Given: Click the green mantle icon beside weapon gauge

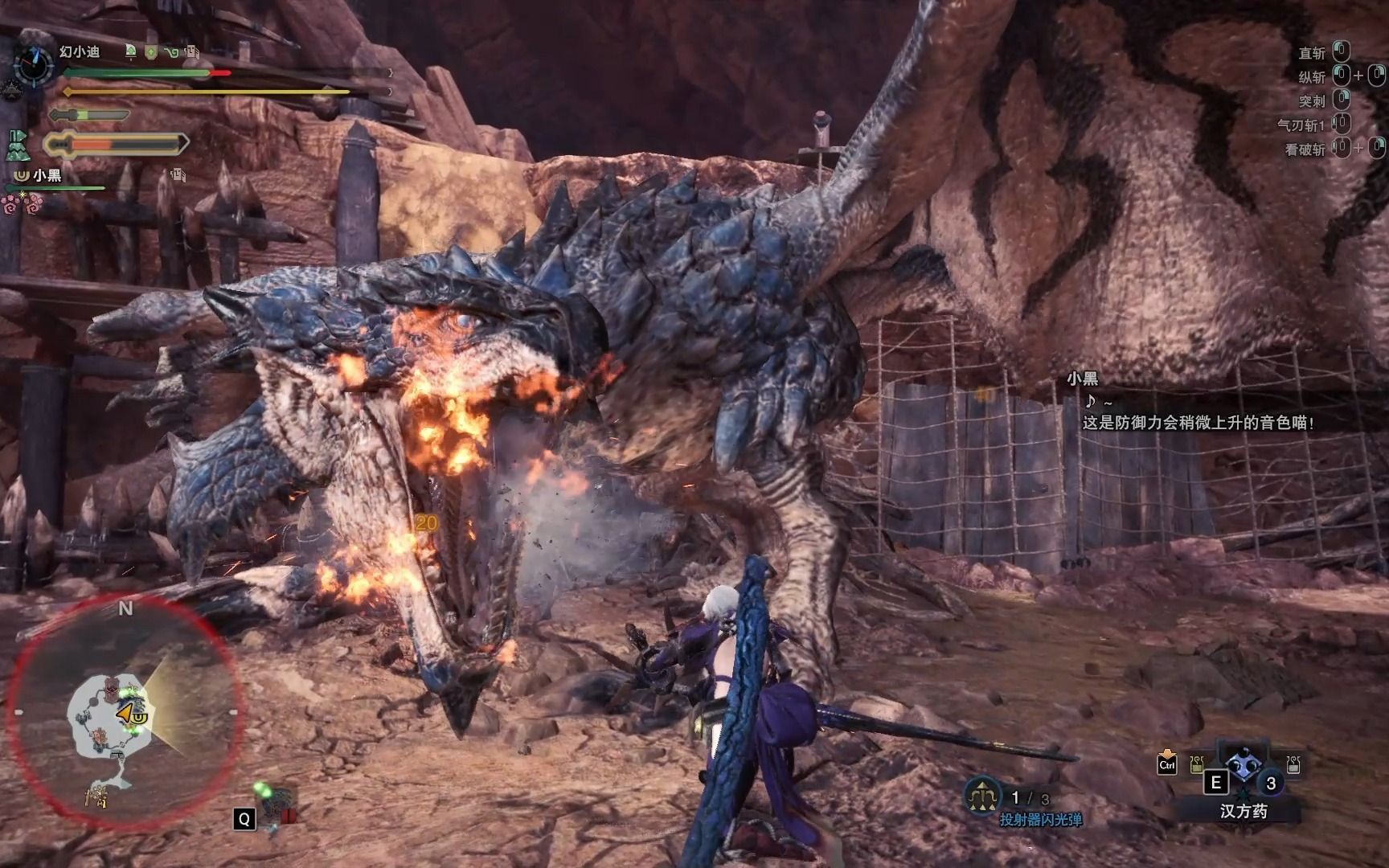Looking at the screenshot, I should tap(18, 145).
